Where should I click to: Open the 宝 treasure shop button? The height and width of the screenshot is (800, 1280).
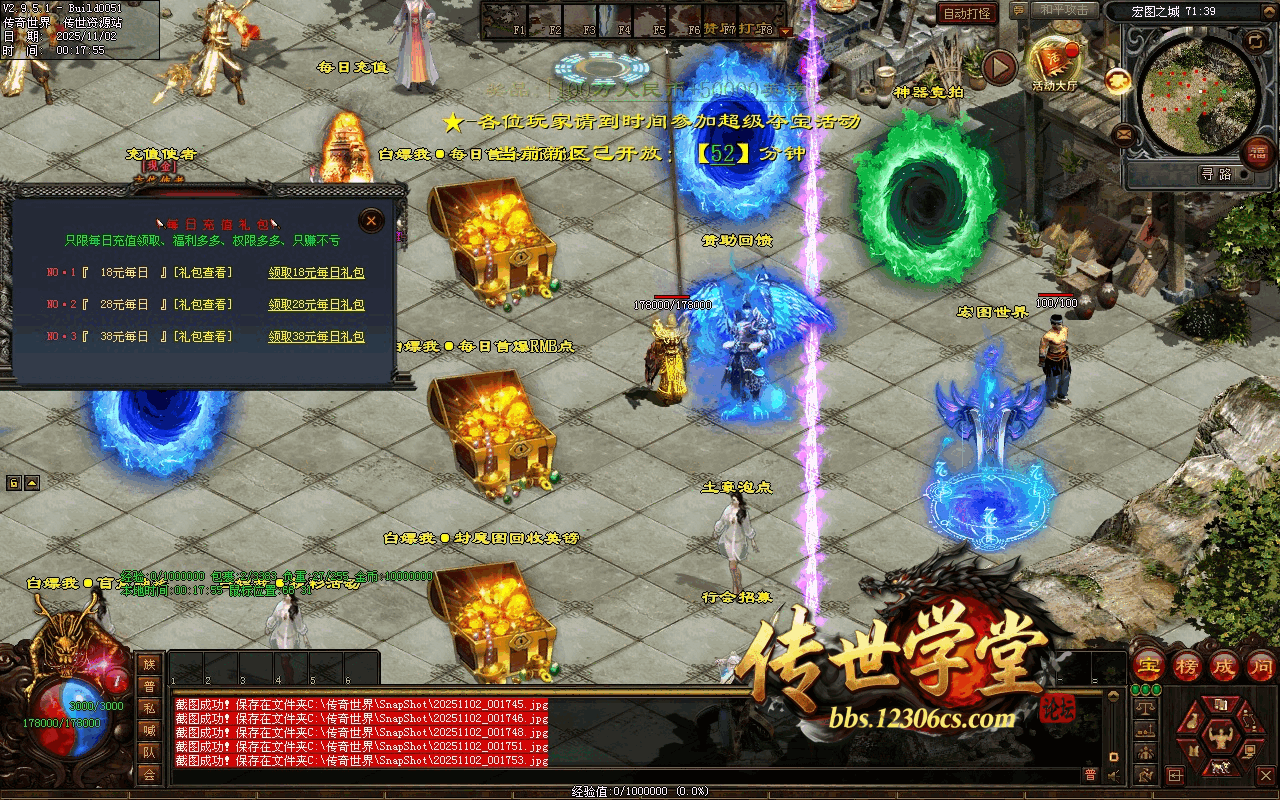click(x=1148, y=665)
